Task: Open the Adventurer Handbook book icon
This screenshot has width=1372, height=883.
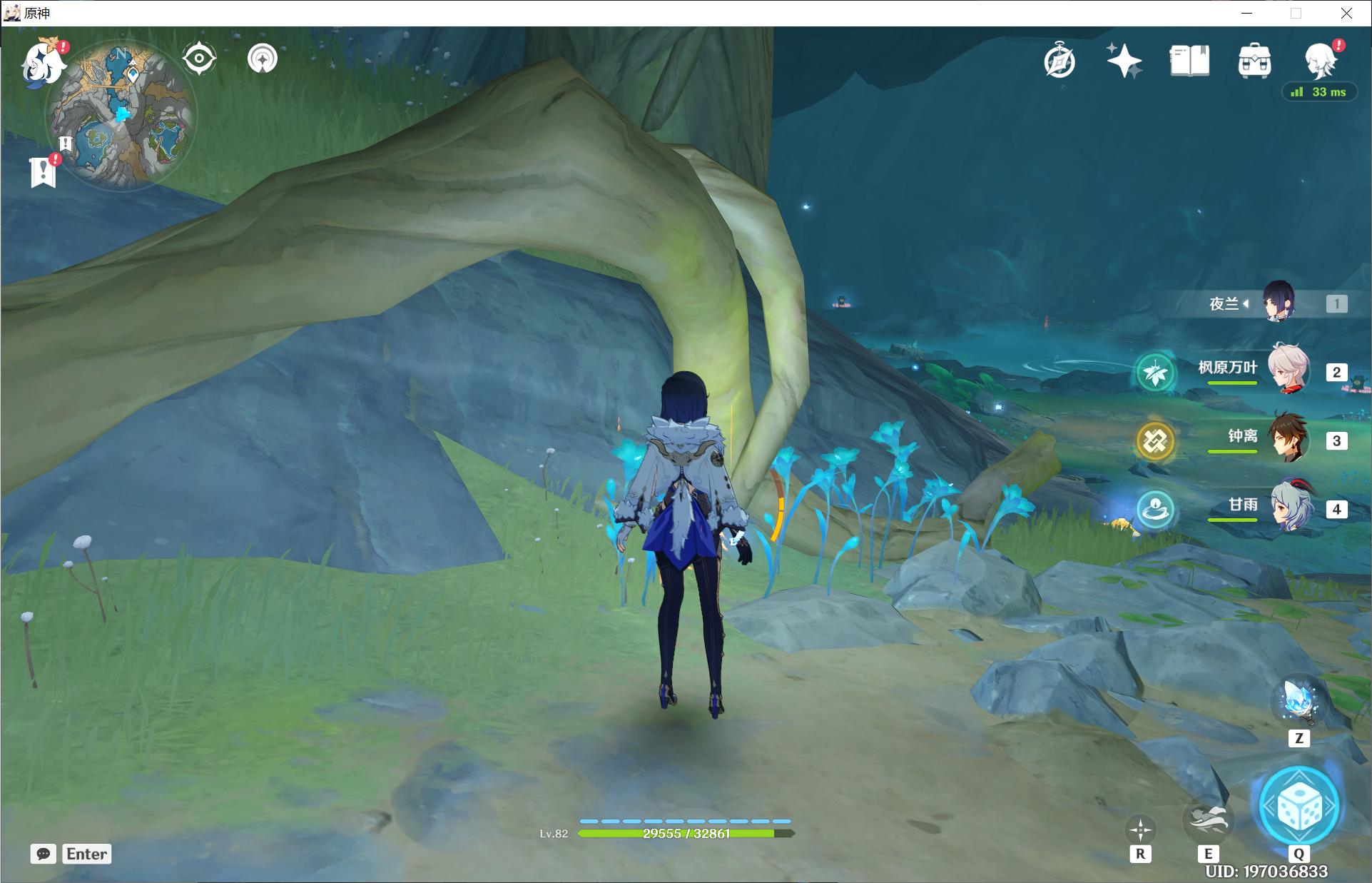Action: (1189, 61)
